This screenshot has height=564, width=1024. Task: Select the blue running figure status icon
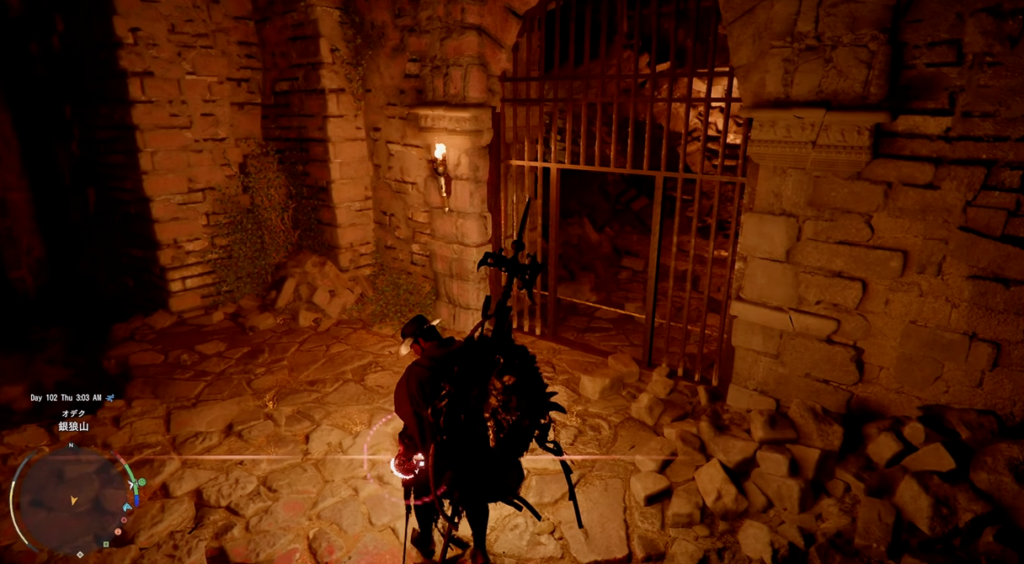click(x=110, y=397)
